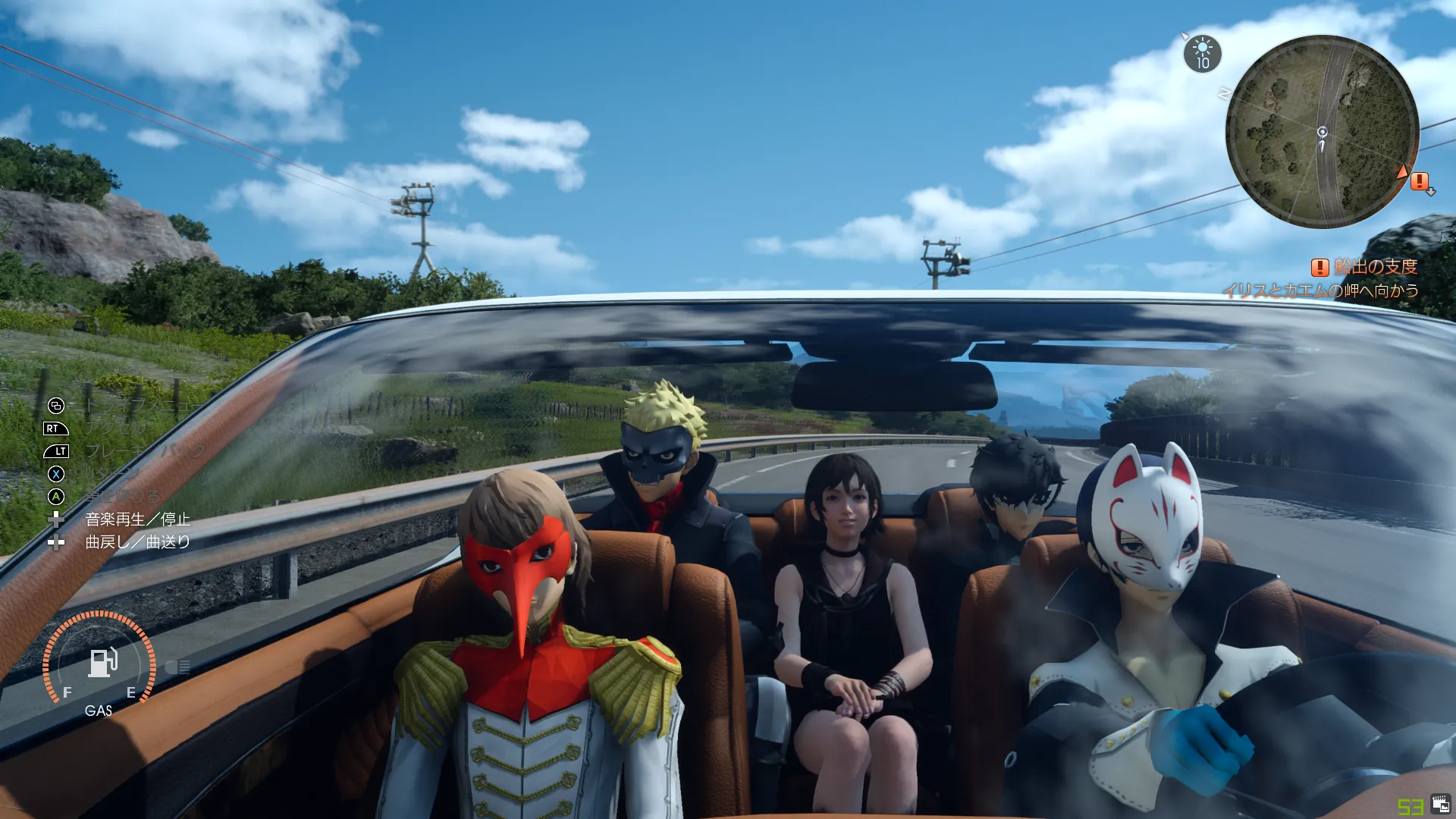
Task: Select the 船出の支度 quest tracker
Action: [x=1365, y=267]
